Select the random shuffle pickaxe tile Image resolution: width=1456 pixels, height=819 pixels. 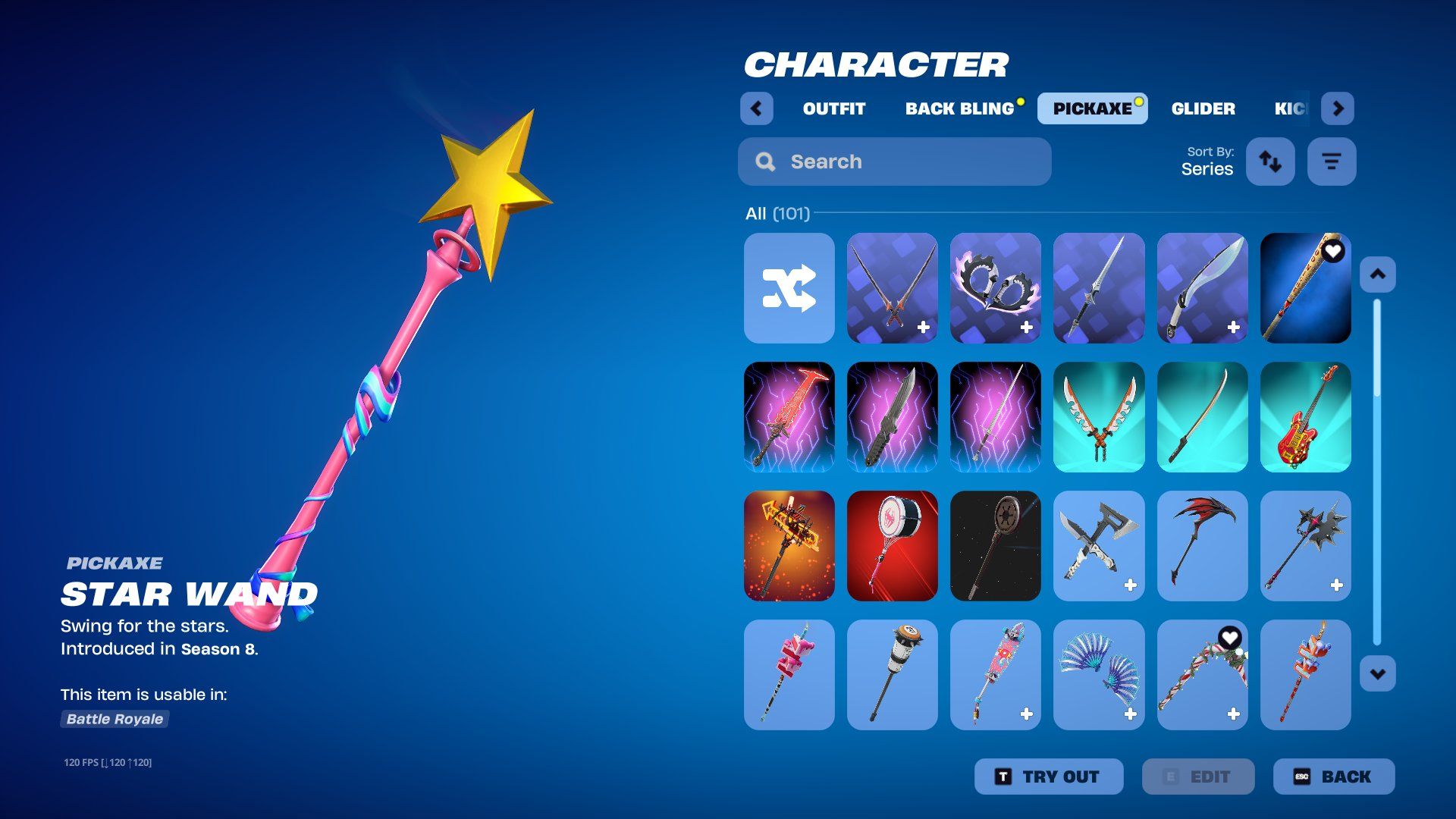tap(789, 288)
